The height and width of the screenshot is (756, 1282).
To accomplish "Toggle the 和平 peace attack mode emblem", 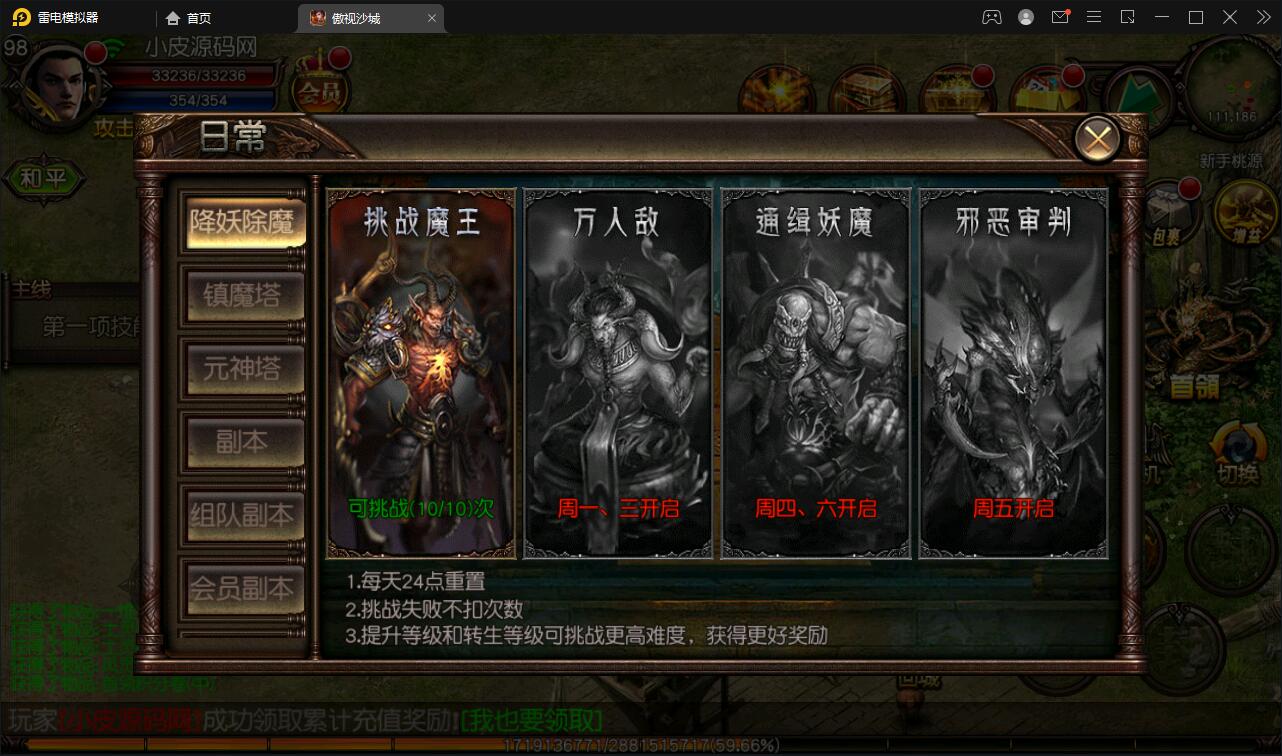I will click(x=45, y=180).
